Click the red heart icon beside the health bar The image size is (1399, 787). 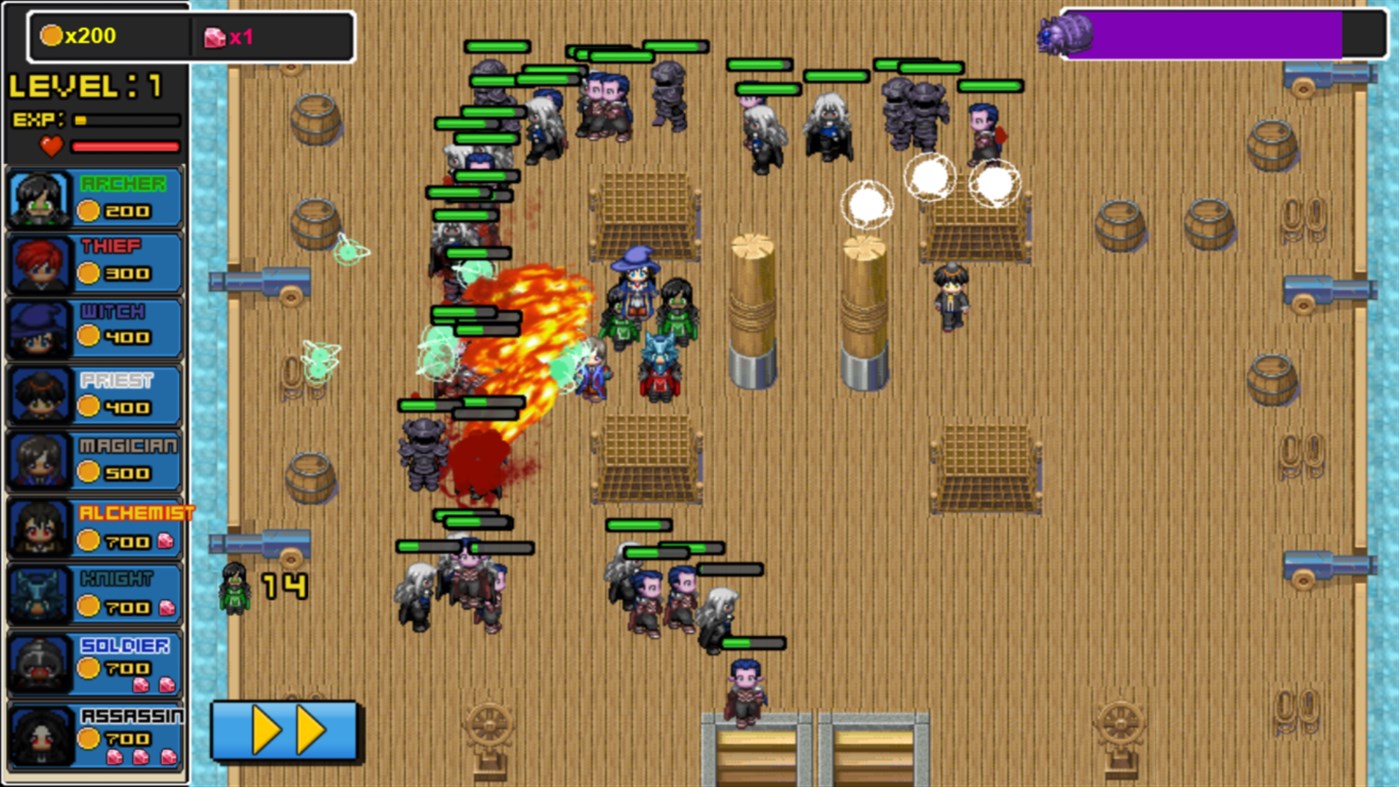49,148
